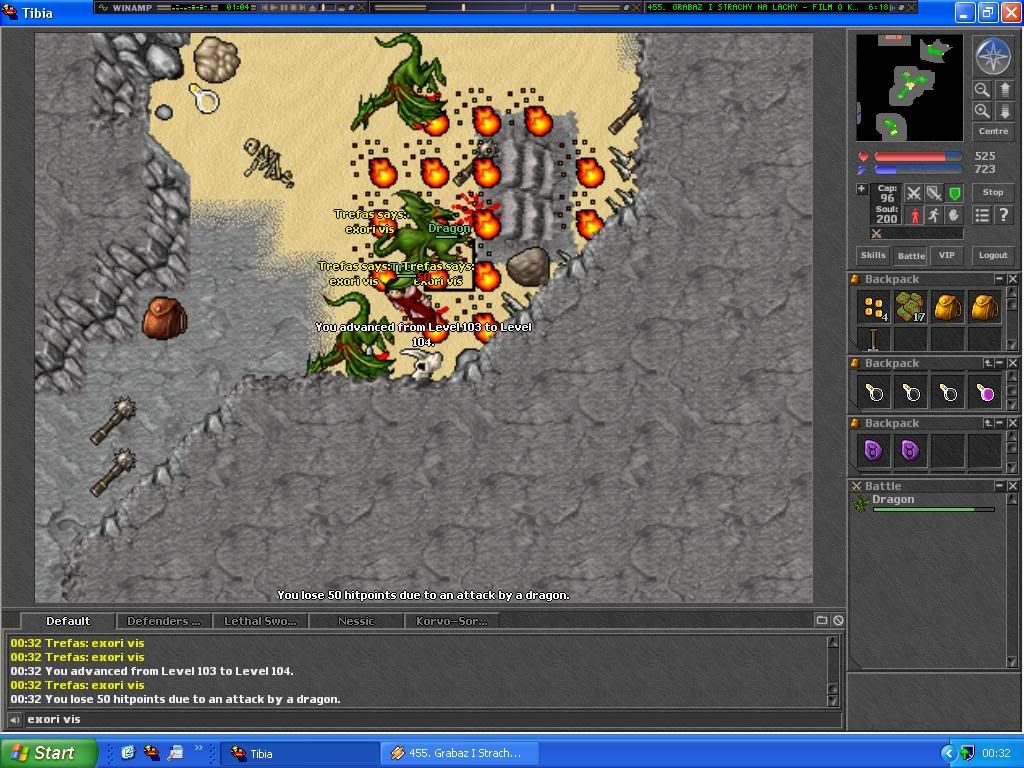The width and height of the screenshot is (1024, 768).
Task: Switch to the Nessic chat tab
Action: click(x=356, y=621)
